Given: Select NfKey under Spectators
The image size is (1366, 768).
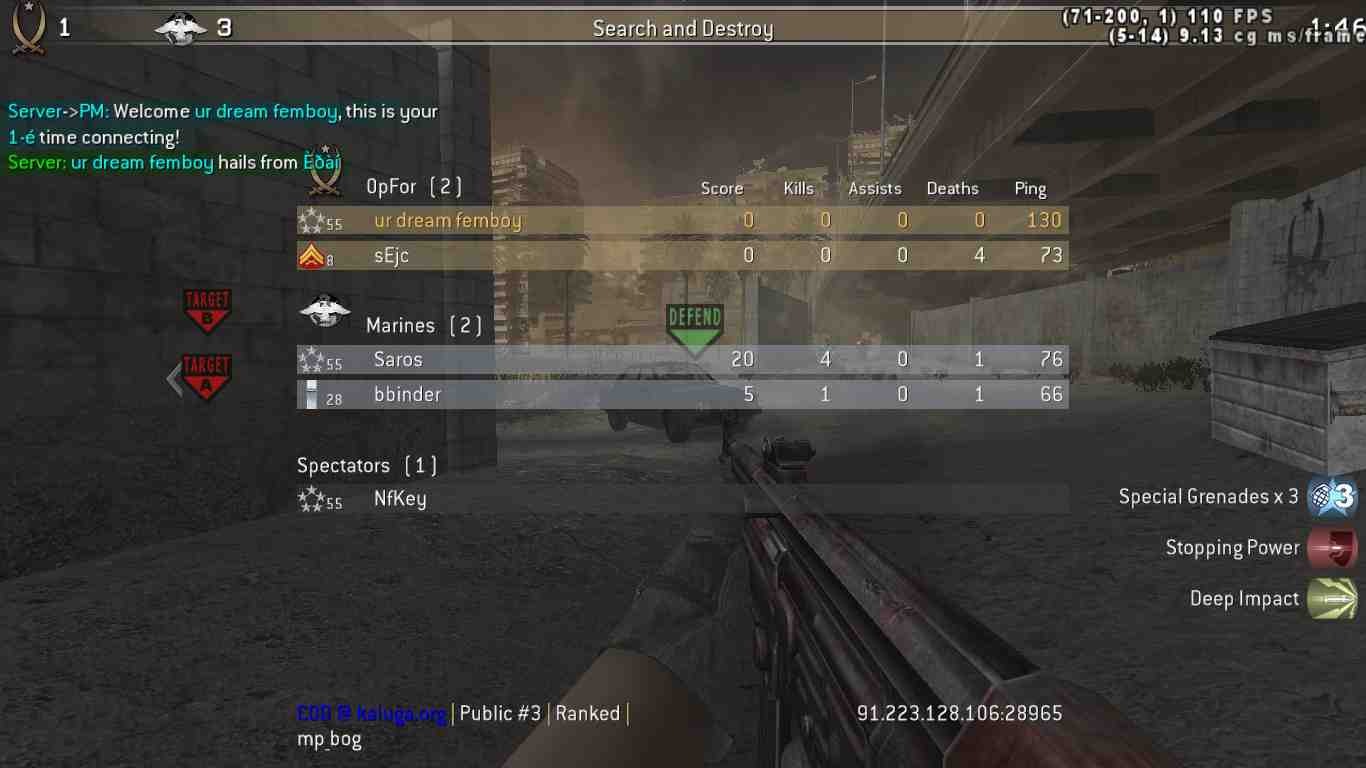Looking at the screenshot, I should click(x=400, y=498).
